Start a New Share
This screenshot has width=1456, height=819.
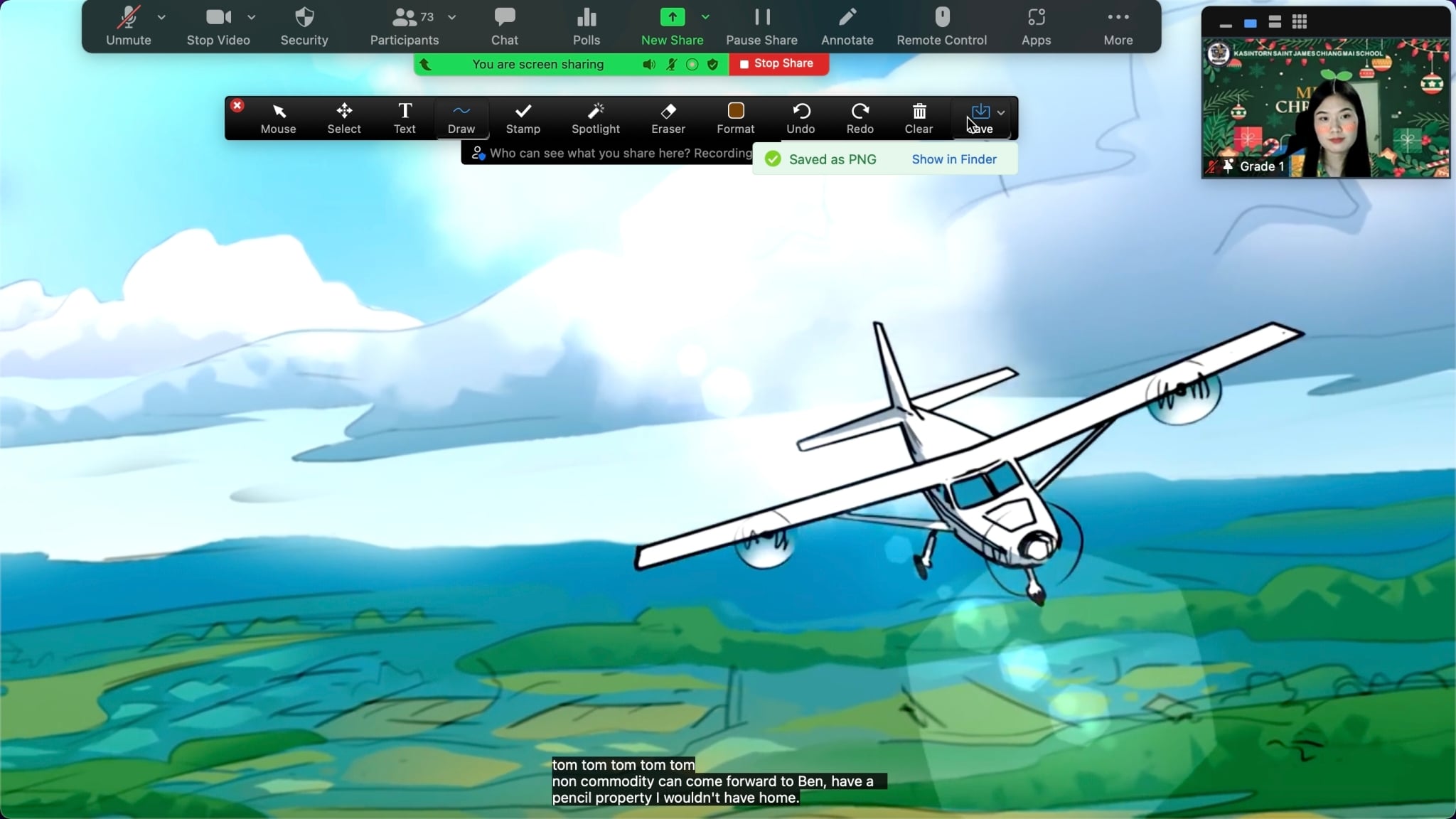point(672,26)
